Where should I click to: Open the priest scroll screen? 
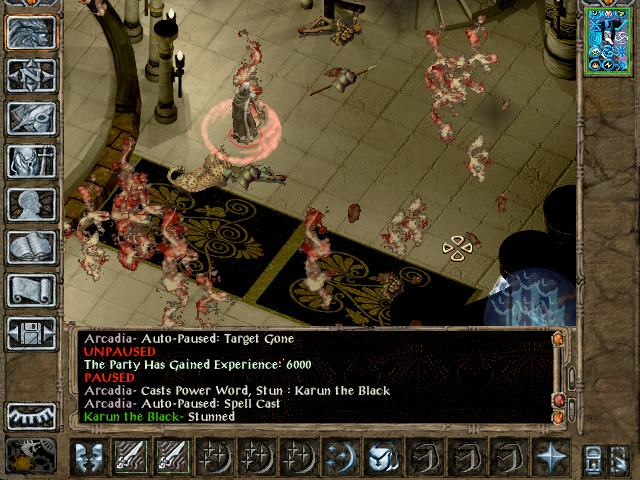[x=32, y=290]
